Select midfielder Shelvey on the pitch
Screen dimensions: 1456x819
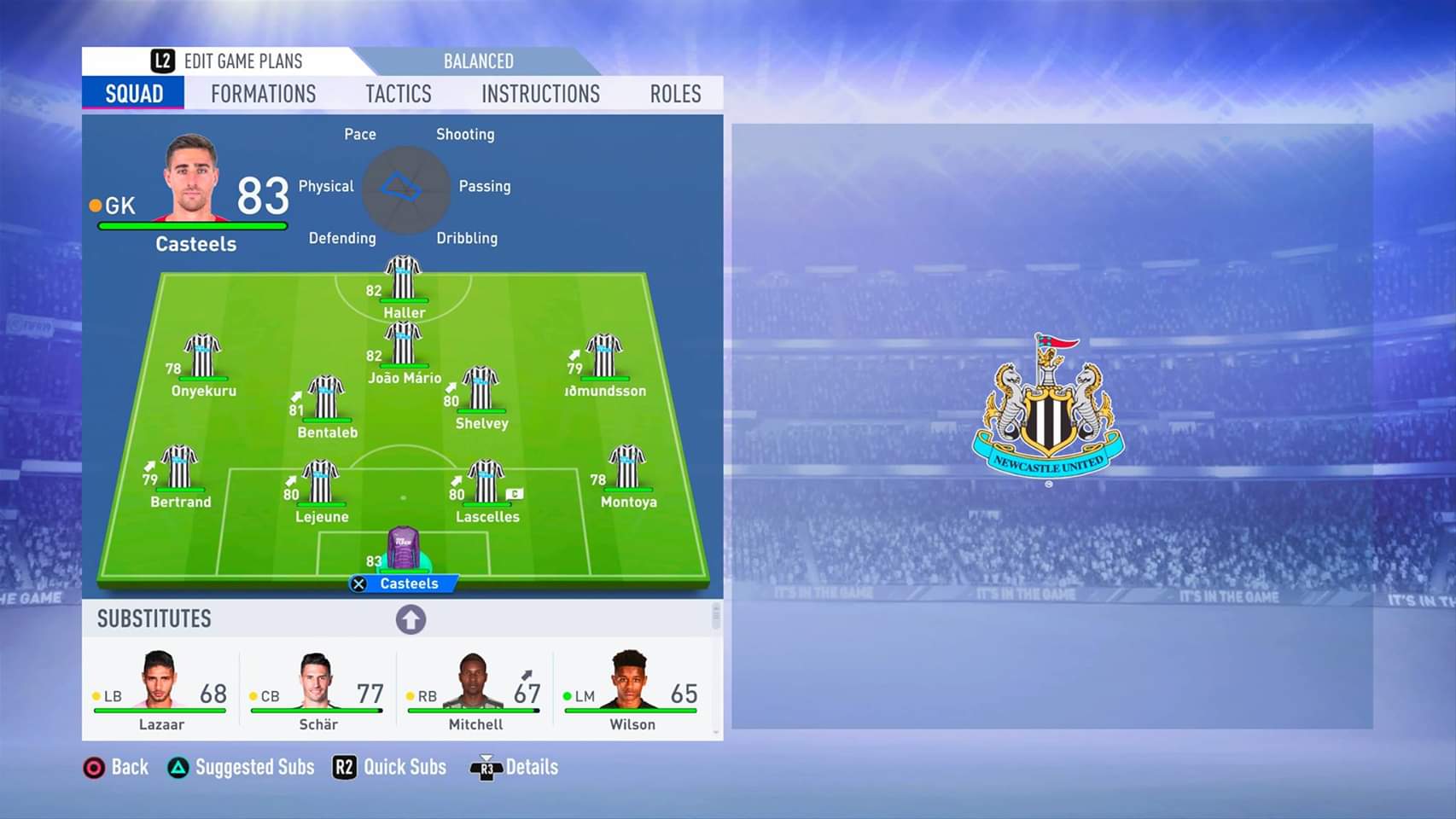click(480, 392)
